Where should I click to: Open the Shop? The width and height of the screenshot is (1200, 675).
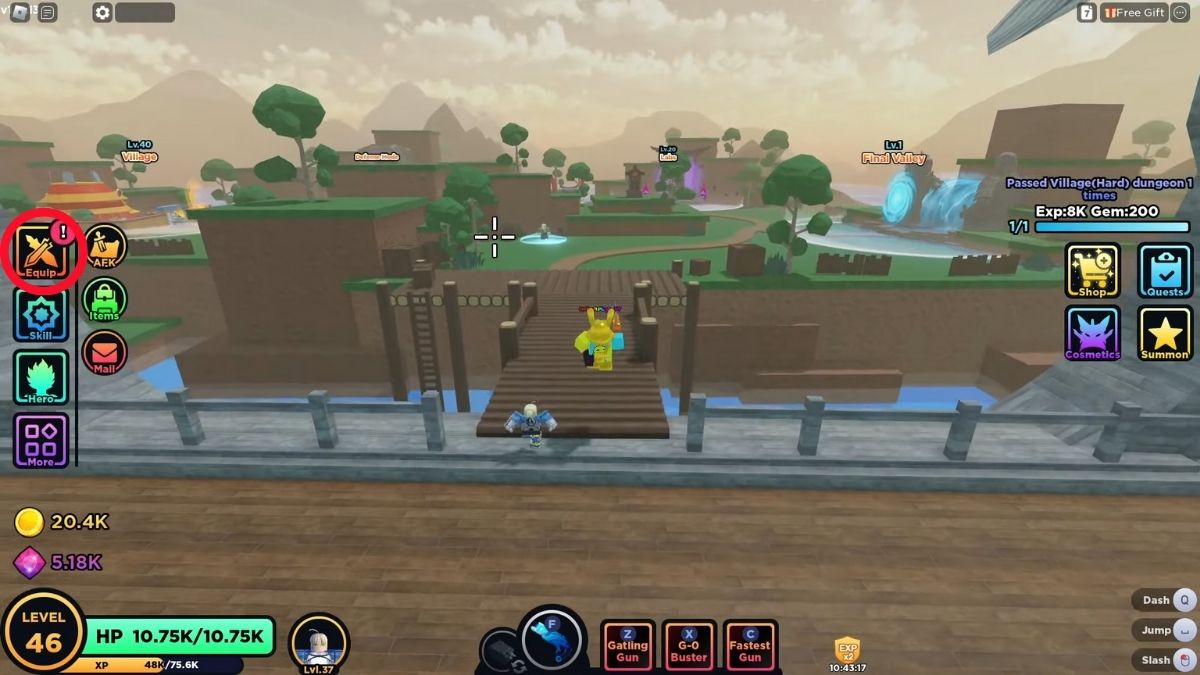1092,270
